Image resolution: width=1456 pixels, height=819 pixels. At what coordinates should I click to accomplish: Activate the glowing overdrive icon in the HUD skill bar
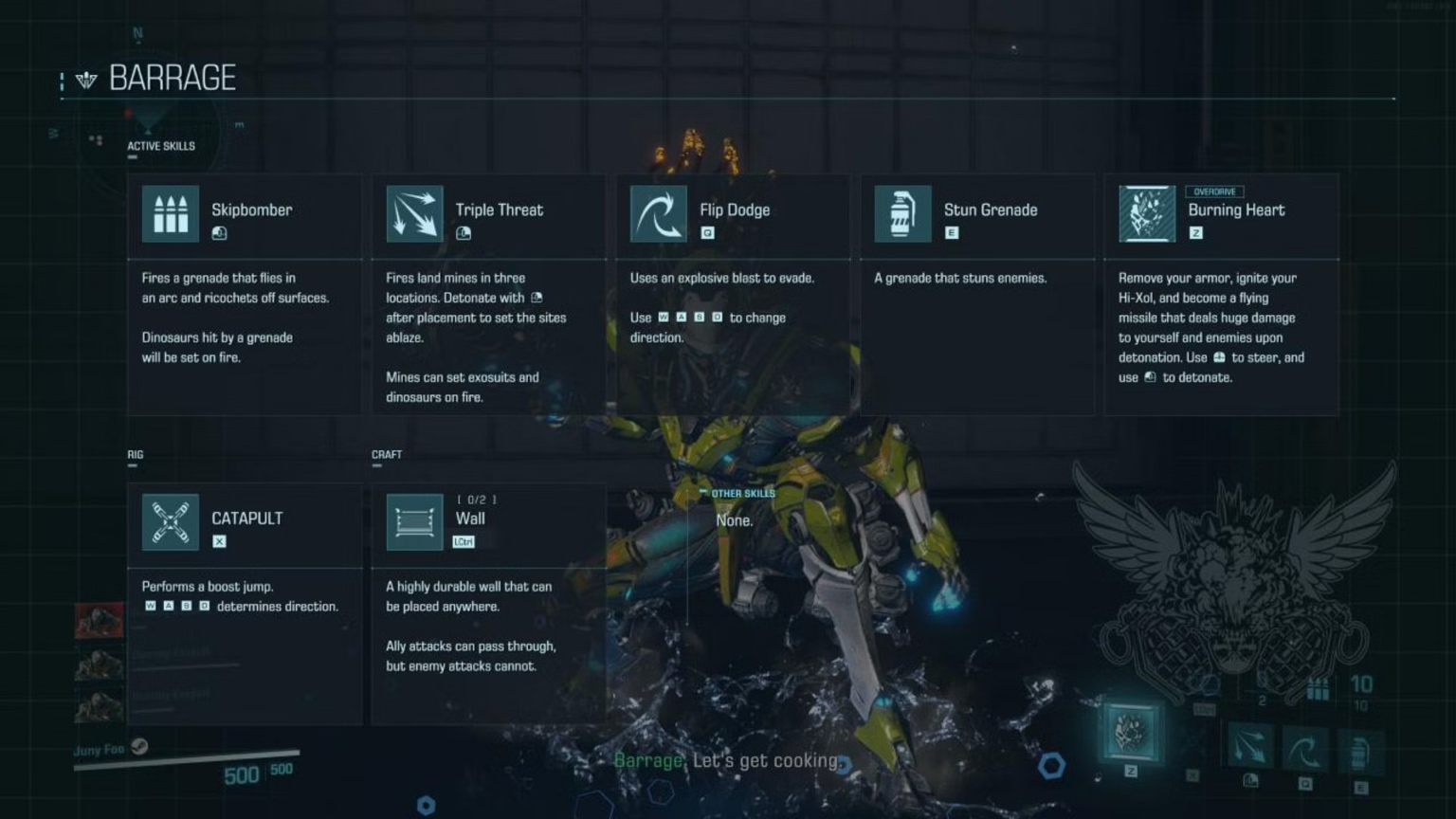pyautogui.click(x=1131, y=733)
